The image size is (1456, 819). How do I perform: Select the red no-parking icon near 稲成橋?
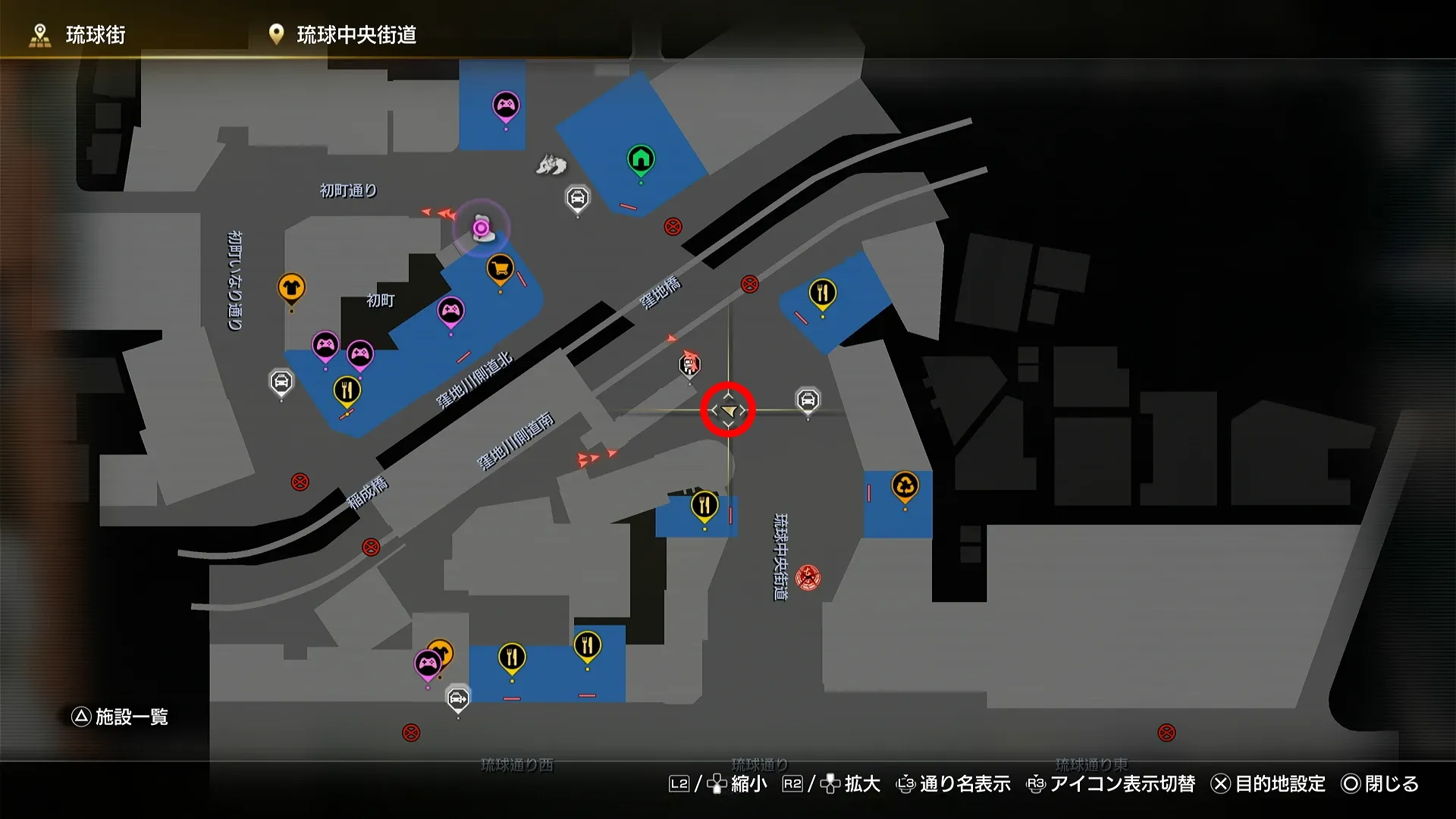pyautogui.click(x=300, y=479)
